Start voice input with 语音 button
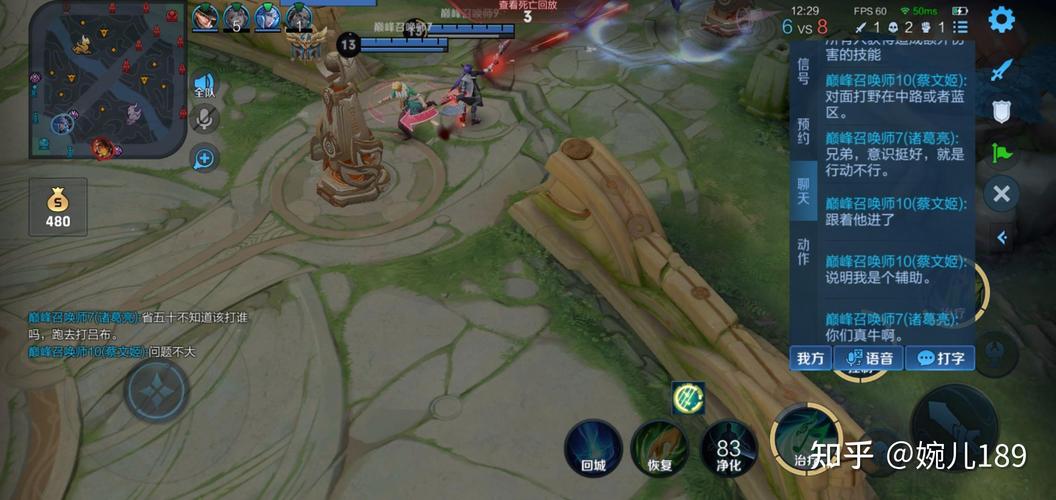The width and height of the screenshot is (1056, 500). (870, 358)
